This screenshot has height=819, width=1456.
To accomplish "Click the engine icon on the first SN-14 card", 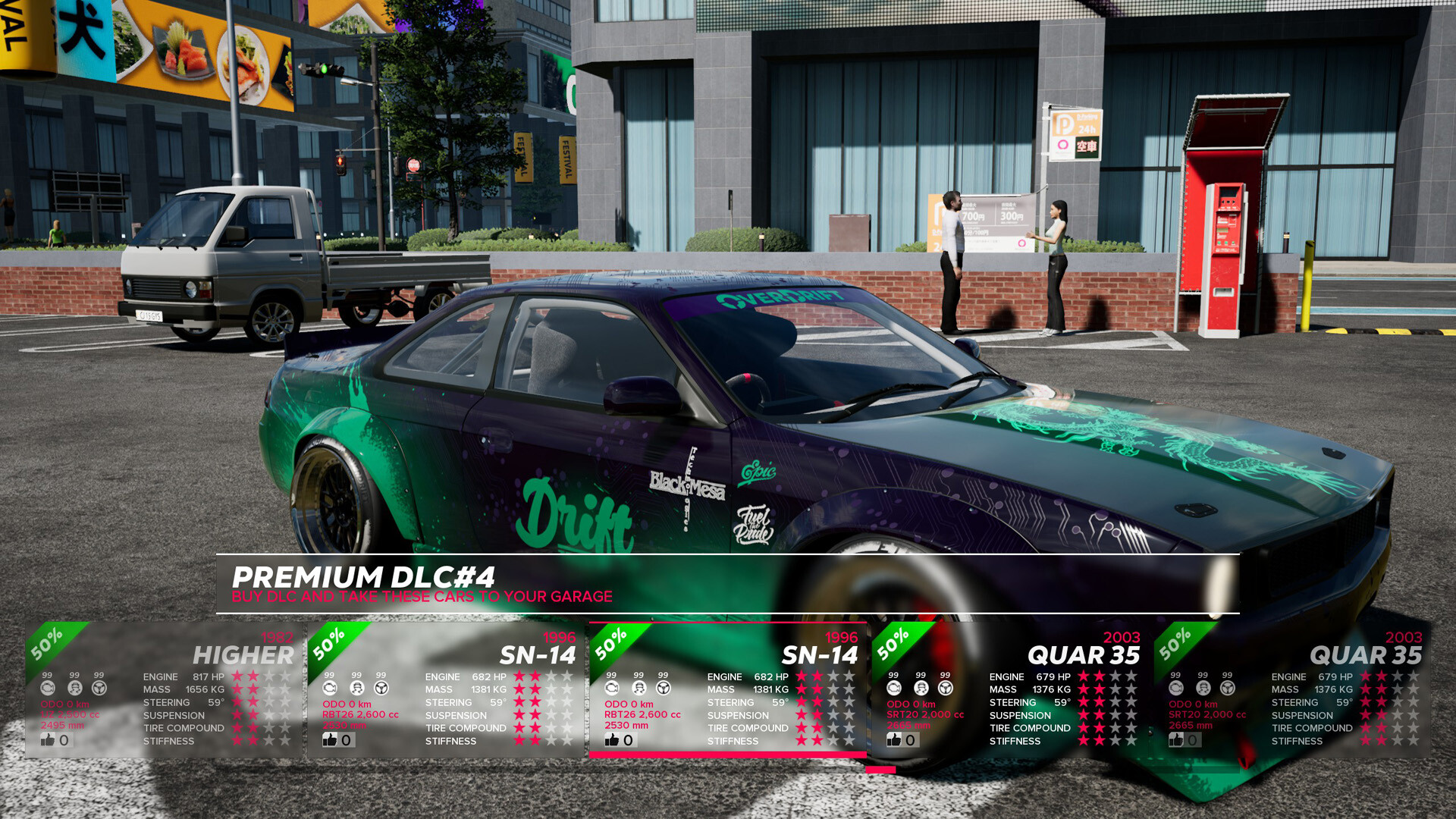I will click(329, 688).
